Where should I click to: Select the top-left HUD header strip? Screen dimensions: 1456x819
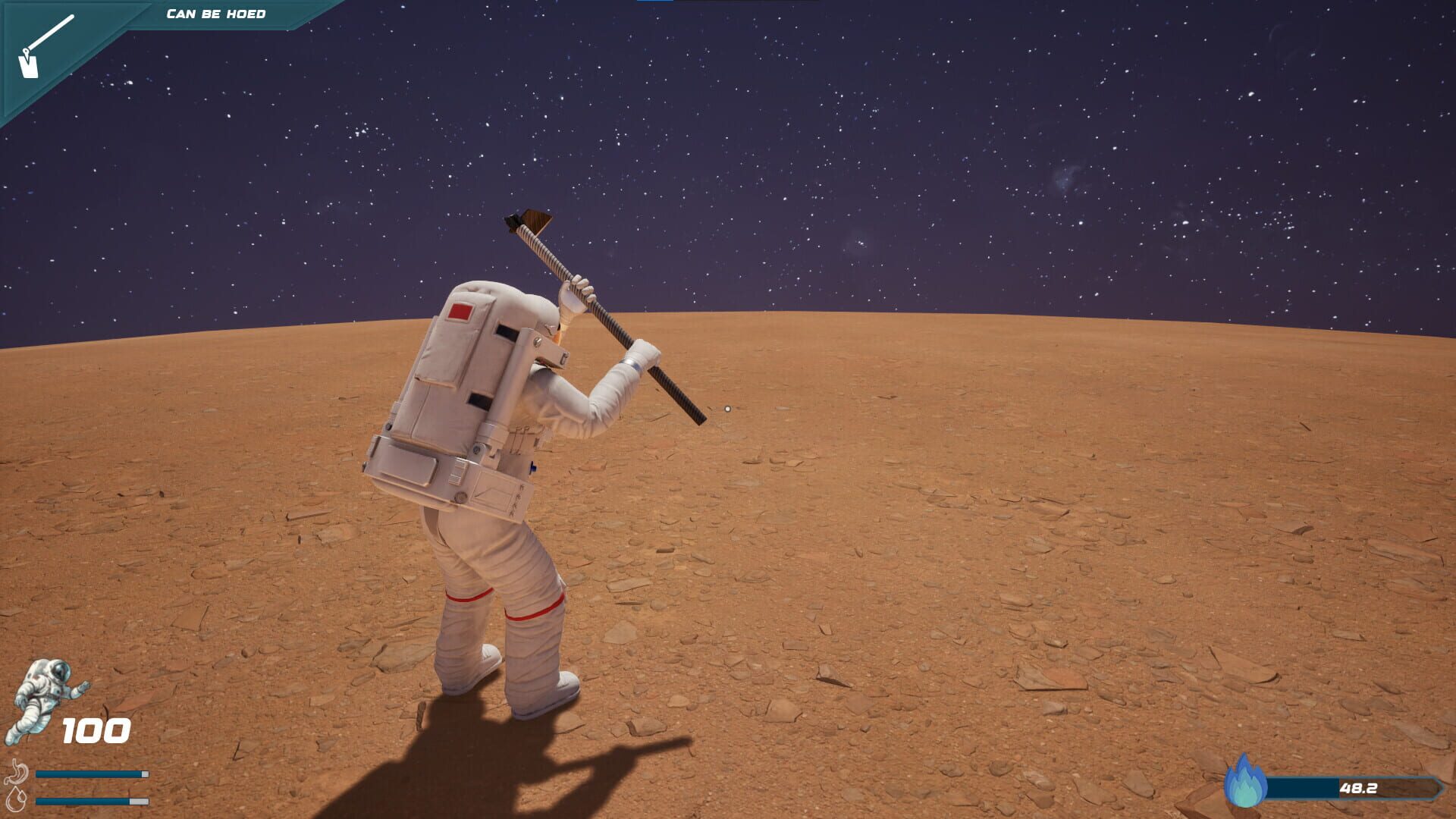(216, 13)
